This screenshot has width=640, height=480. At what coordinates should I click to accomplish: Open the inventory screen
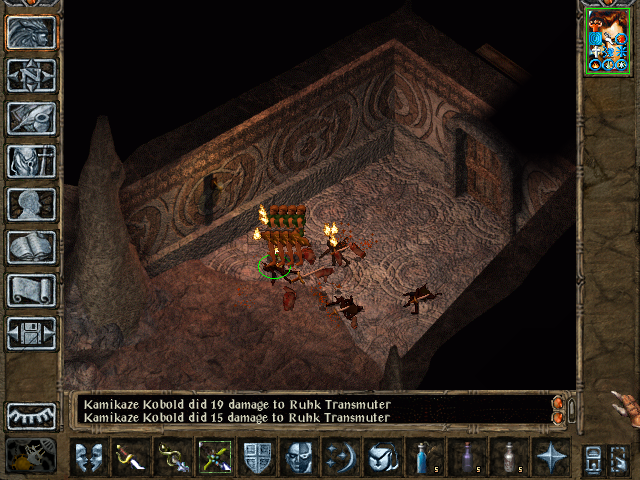click(31, 161)
